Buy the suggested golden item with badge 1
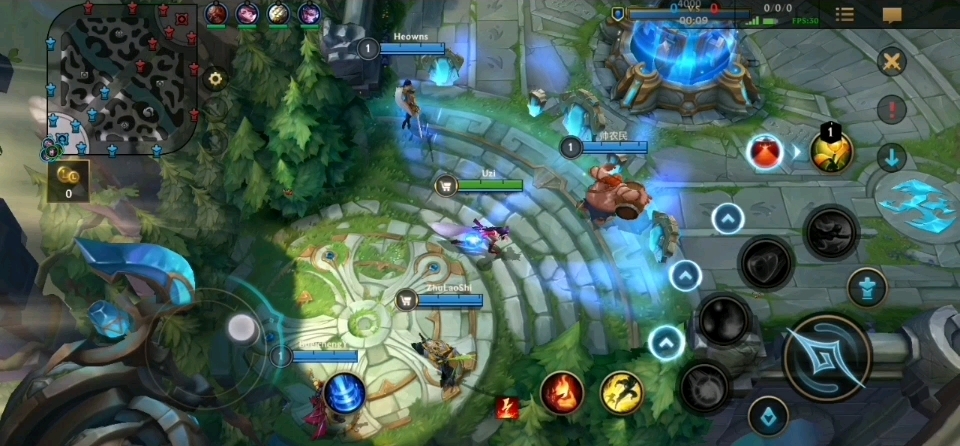 click(831, 152)
